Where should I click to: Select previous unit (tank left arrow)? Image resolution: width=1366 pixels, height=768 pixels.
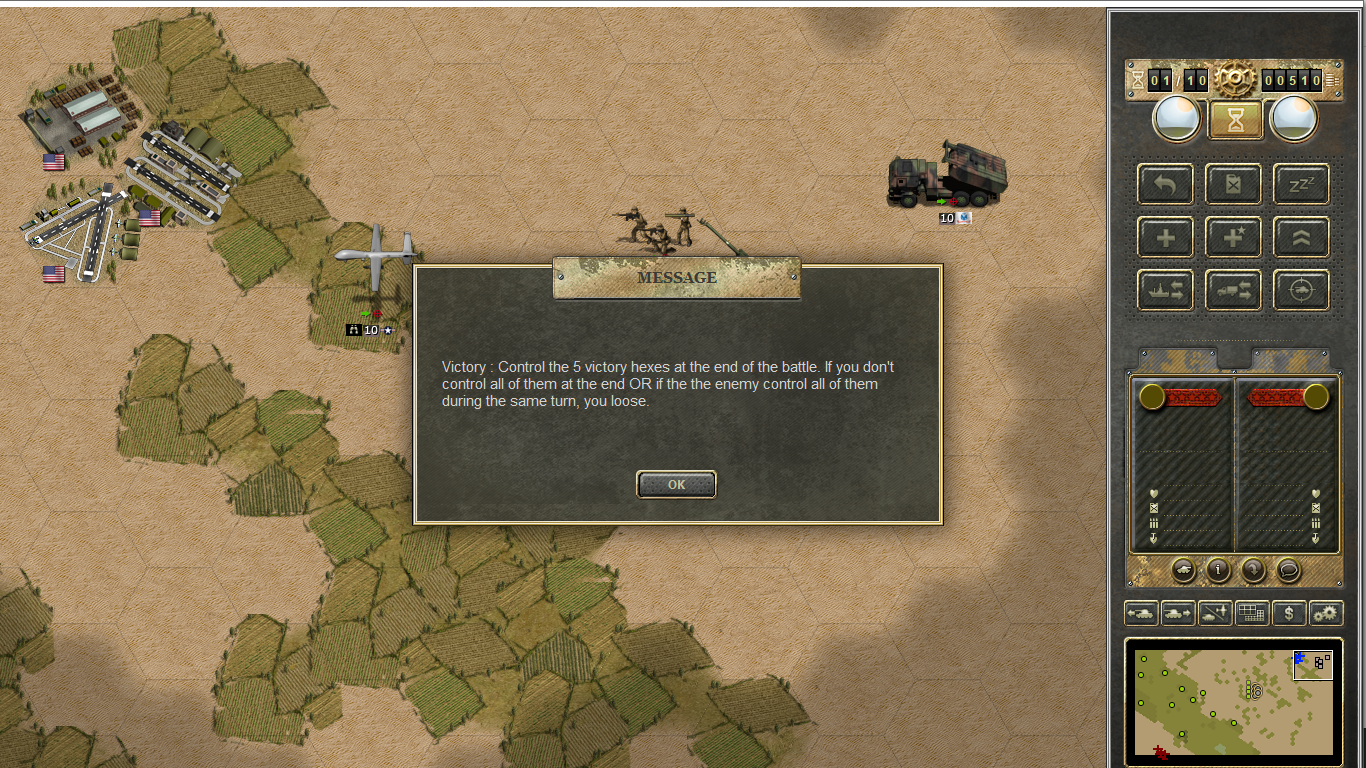[x=1142, y=613]
